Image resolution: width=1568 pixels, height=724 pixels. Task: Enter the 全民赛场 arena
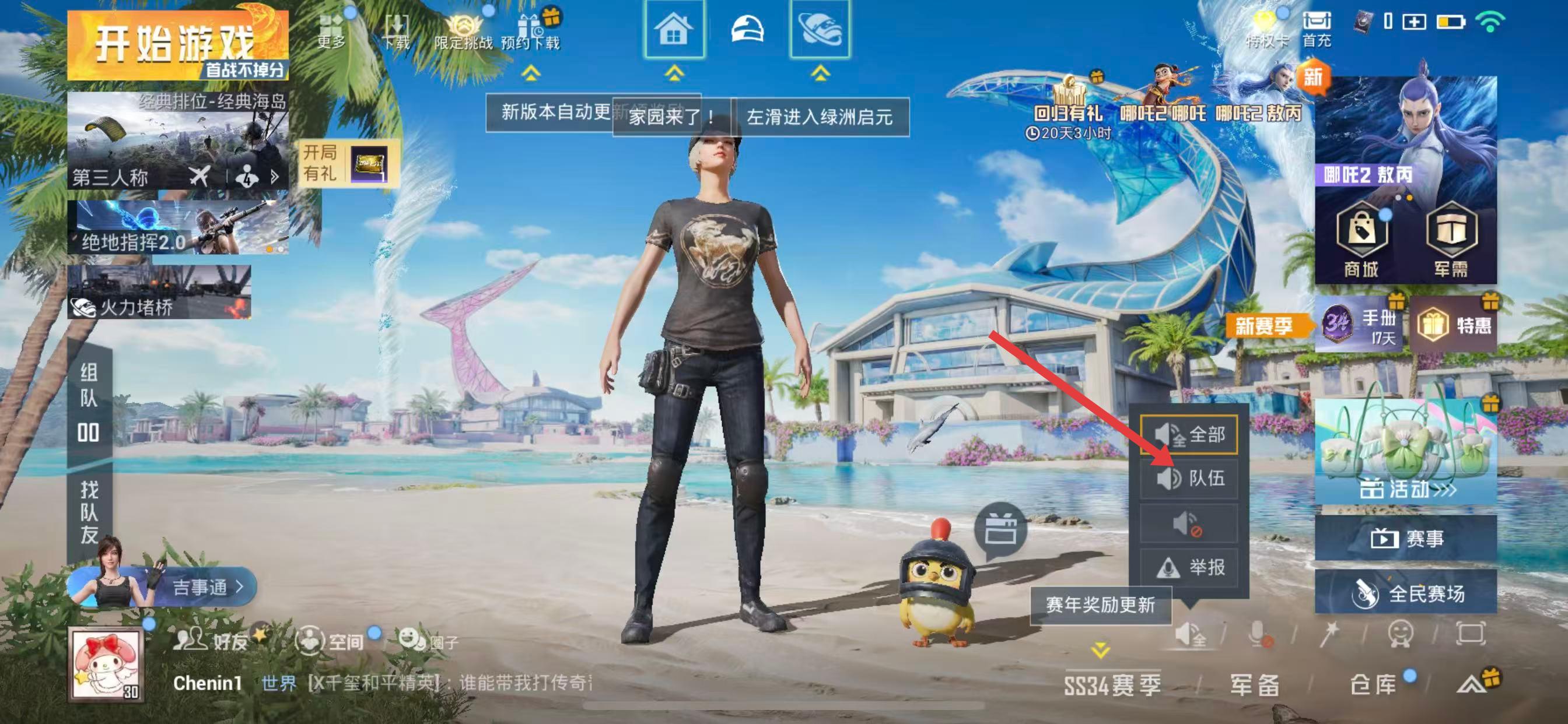[1406, 593]
